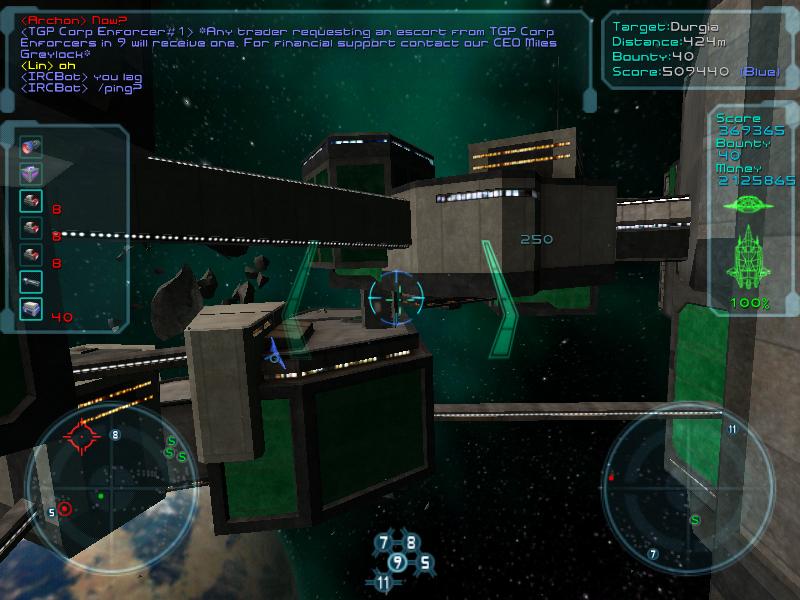Select node 7 in the hex sector map

(383, 543)
